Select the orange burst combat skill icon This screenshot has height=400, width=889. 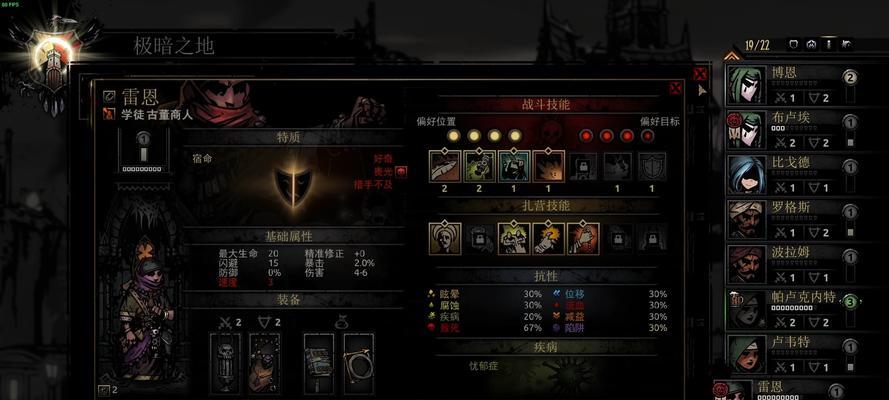click(548, 165)
